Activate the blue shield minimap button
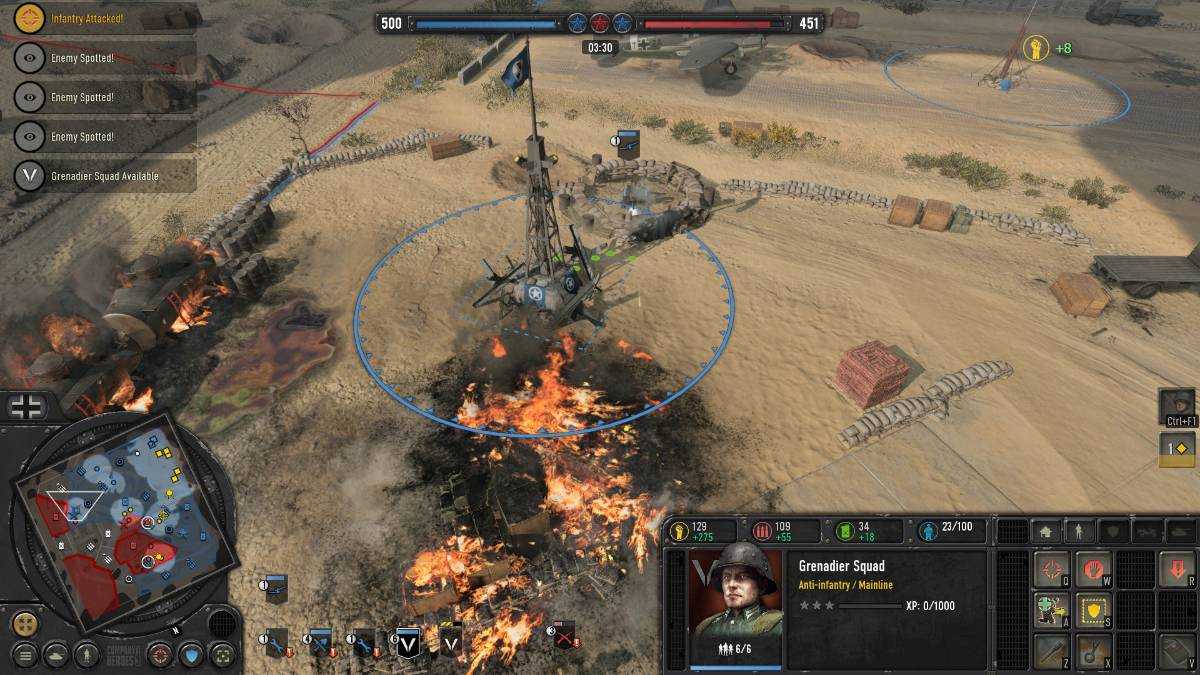The width and height of the screenshot is (1200, 675). coord(190,655)
